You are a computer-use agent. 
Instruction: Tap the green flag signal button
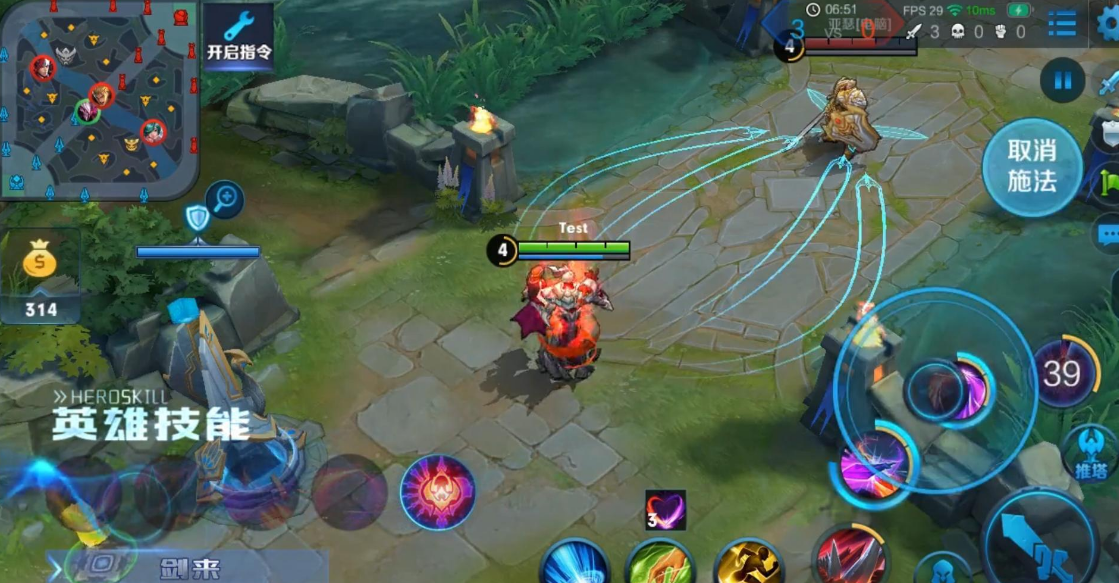point(1109,184)
